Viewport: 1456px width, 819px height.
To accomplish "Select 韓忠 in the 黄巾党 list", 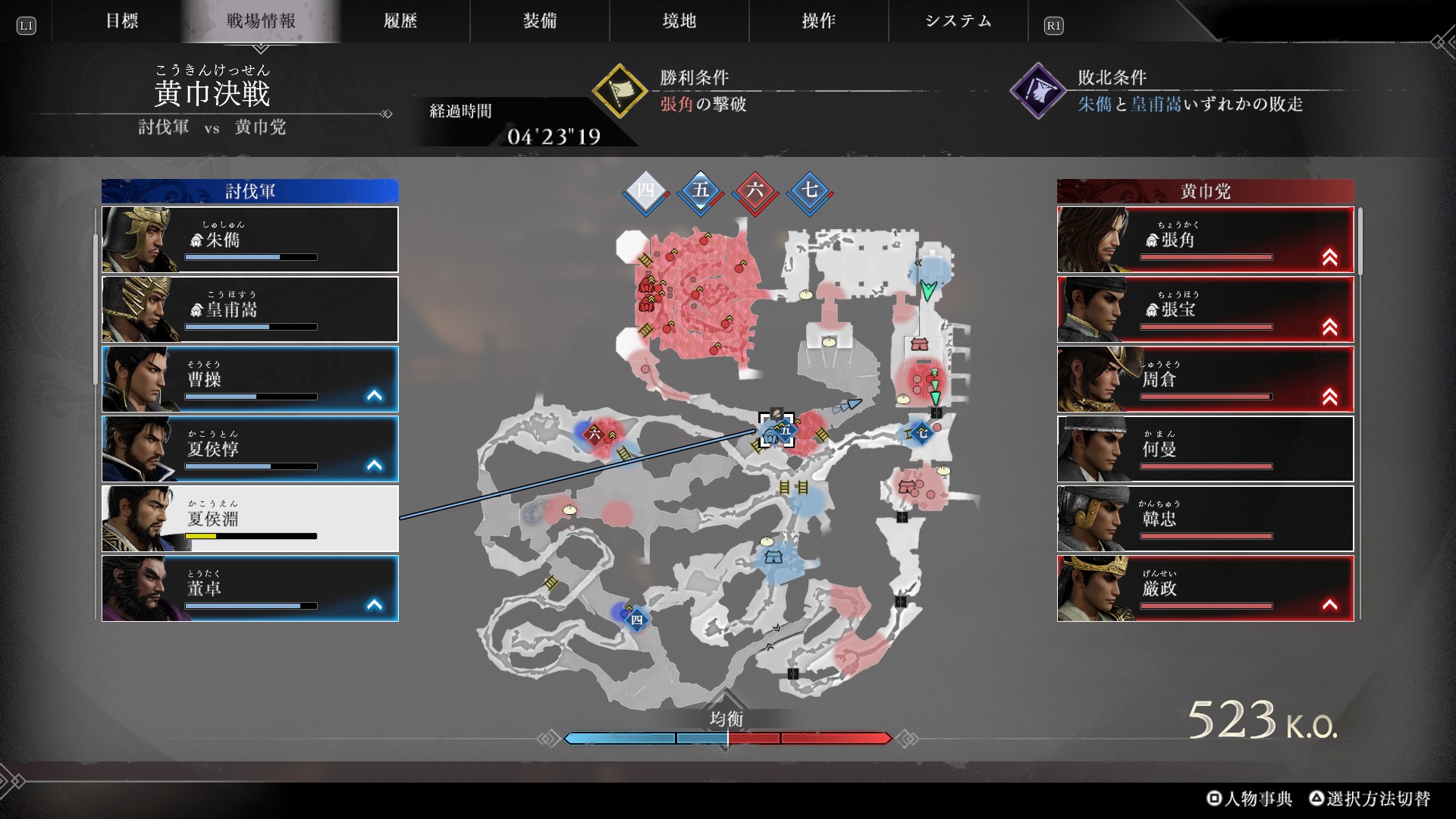I will pos(1205,519).
